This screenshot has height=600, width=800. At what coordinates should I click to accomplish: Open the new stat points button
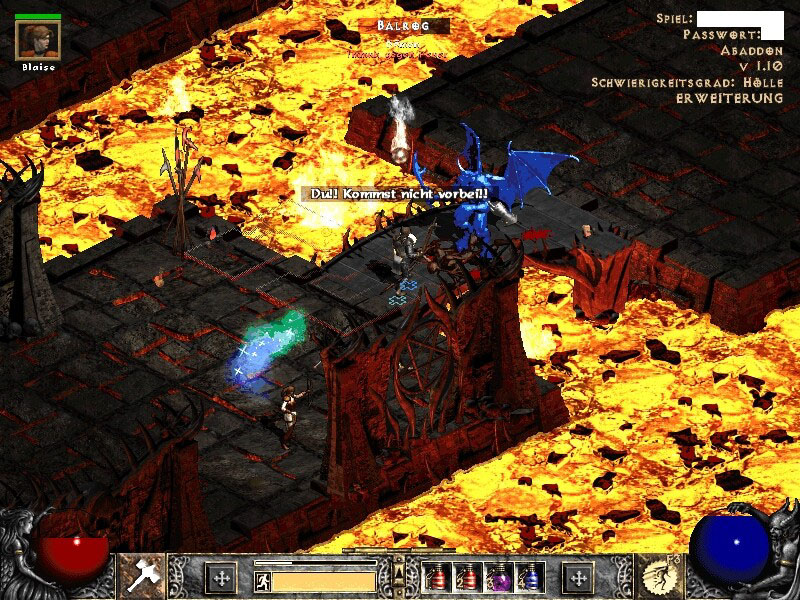pyautogui.click(x=221, y=578)
